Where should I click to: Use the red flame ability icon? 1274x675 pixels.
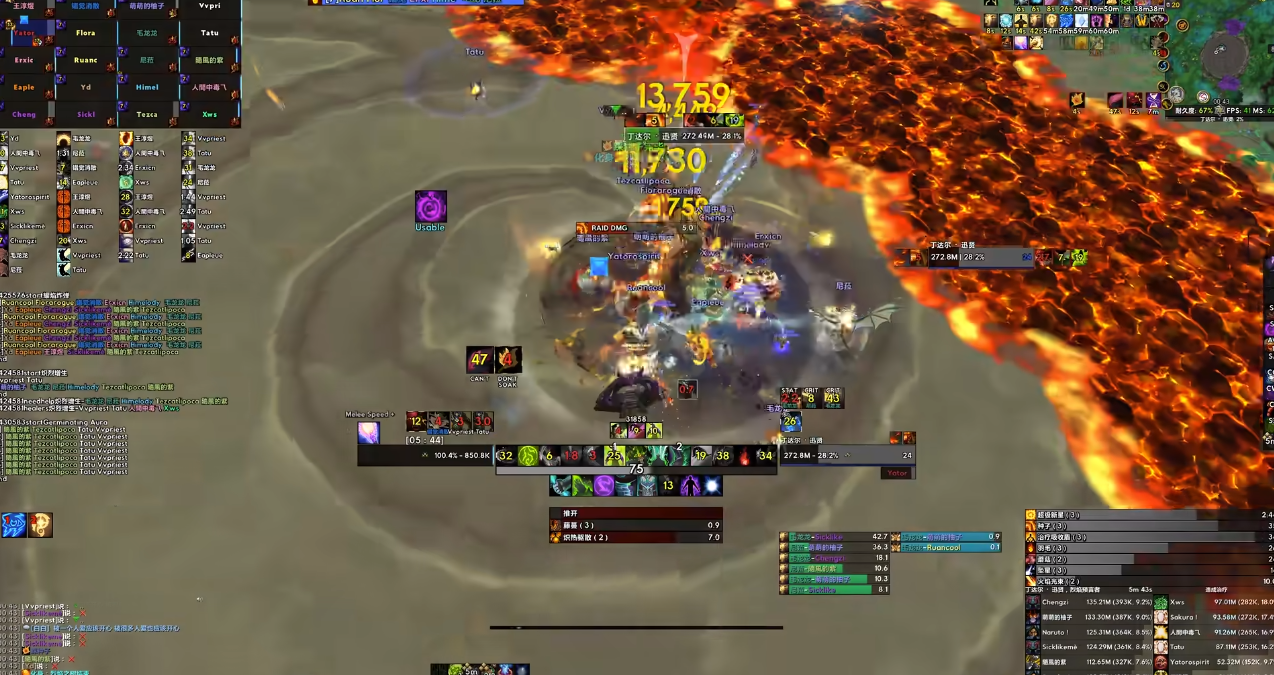tap(744, 456)
